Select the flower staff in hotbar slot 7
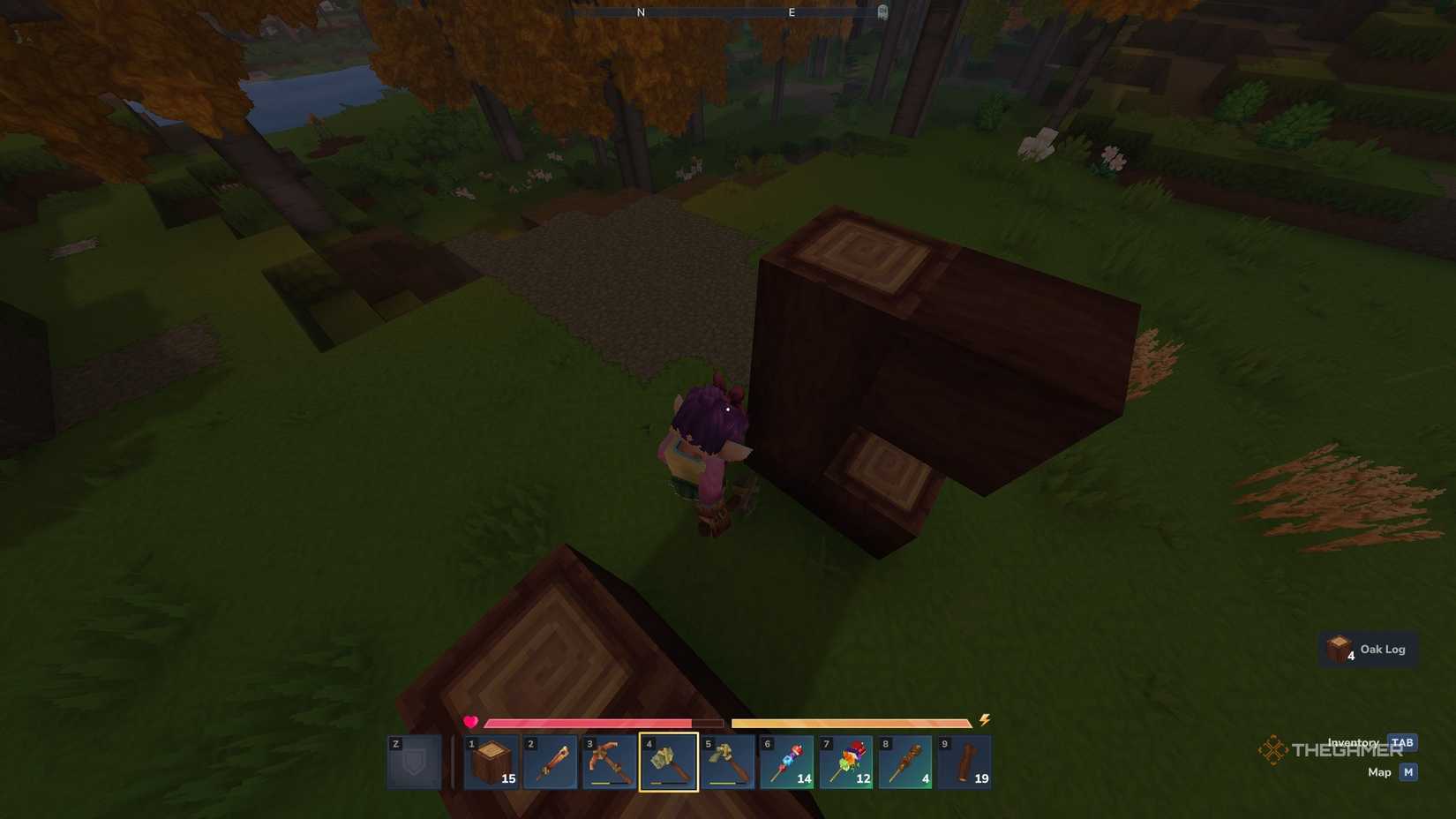Screen dimensions: 1456x819 844,761
